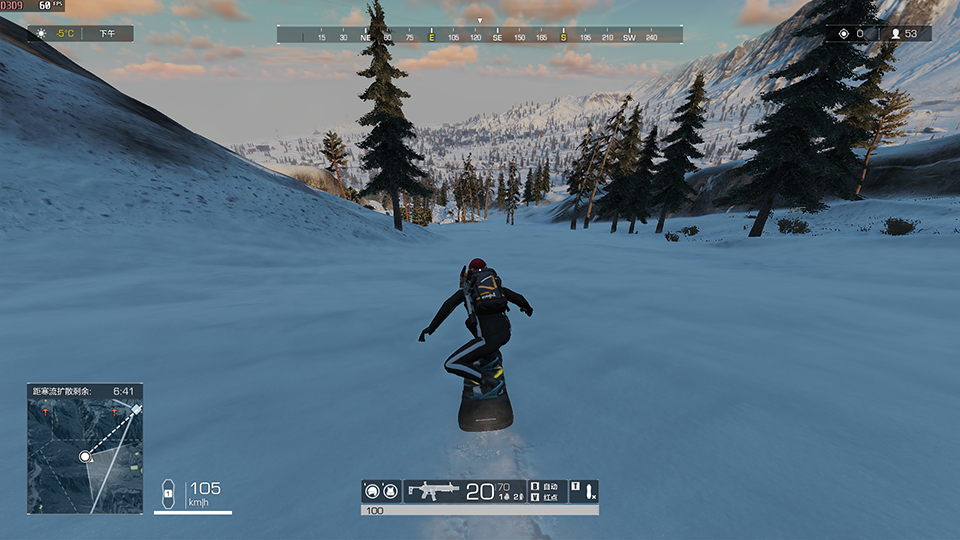Click the helmet equipment icon

(373, 491)
